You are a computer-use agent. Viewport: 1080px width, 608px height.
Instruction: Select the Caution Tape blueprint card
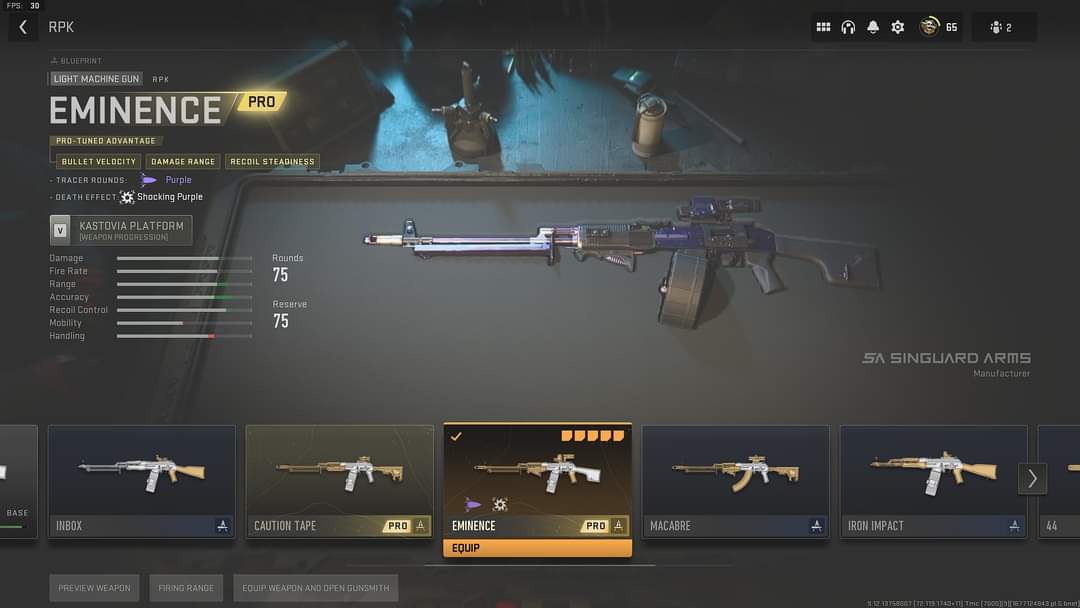point(340,481)
